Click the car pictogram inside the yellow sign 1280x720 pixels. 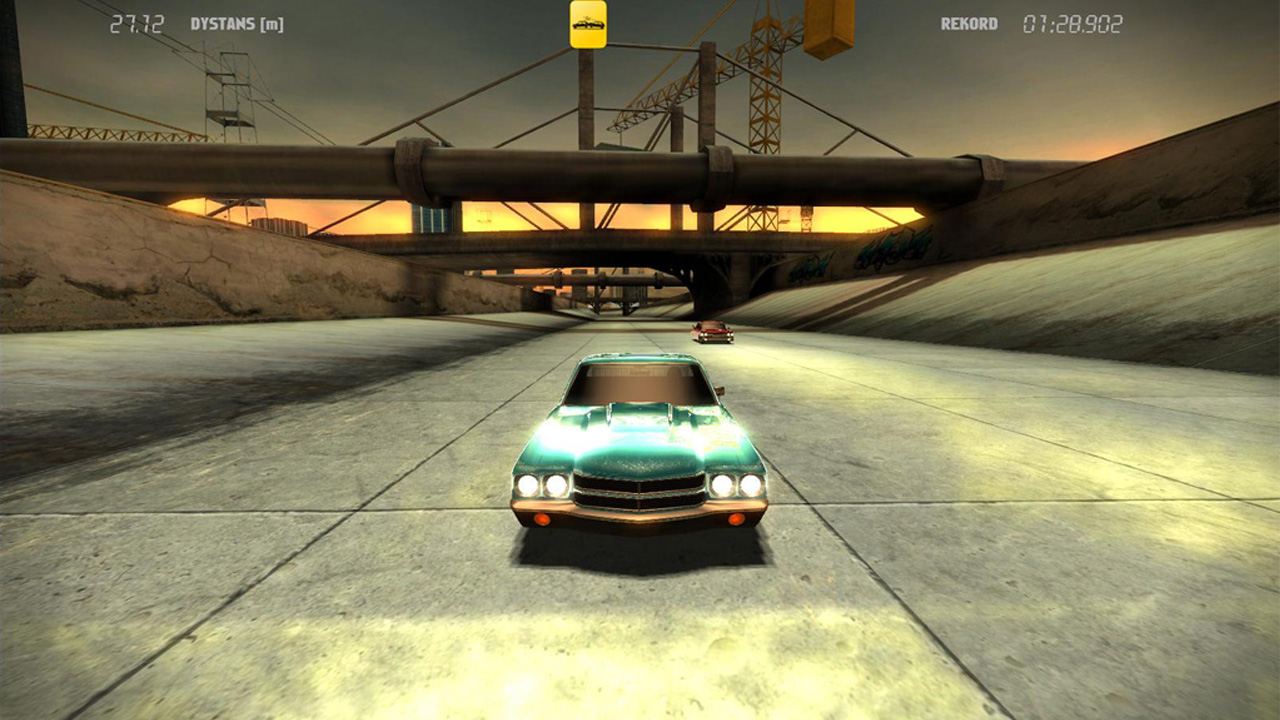pyautogui.click(x=586, y=24)
